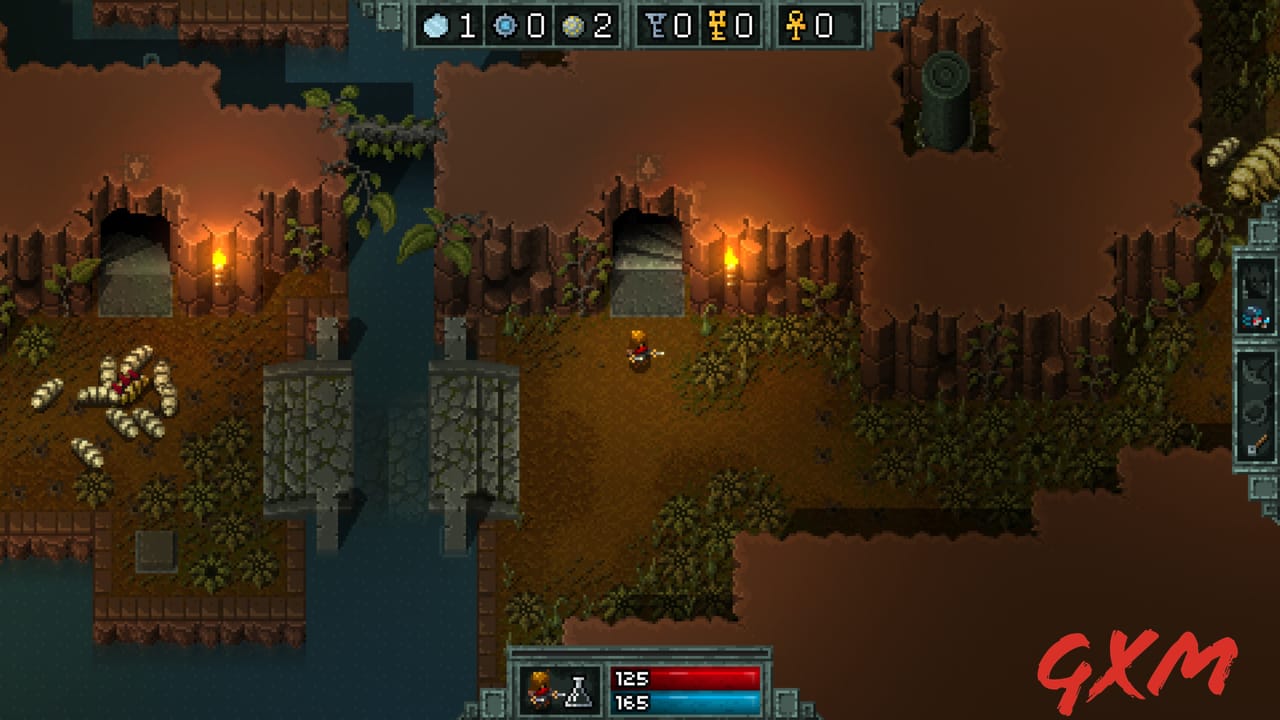Click the blue crystal currency icon

tap(505, 27)
